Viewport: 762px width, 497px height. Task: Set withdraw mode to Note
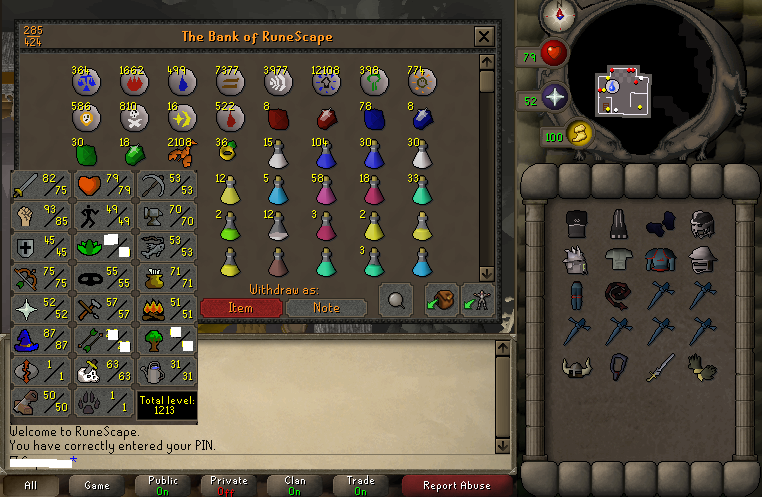[x=326, y=308]
